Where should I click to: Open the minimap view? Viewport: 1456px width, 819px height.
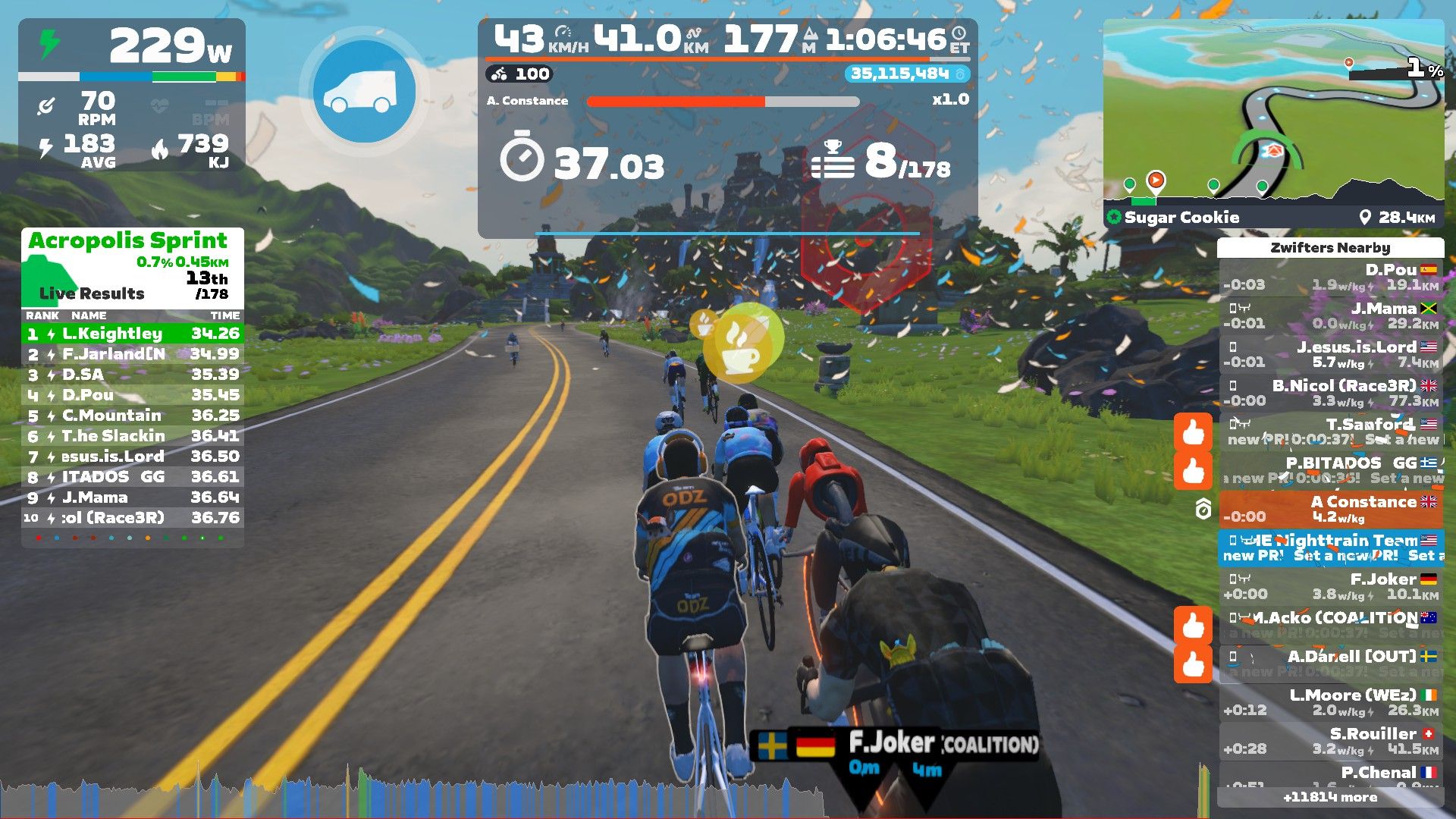pyautogui.click(x=1273, y=114)
